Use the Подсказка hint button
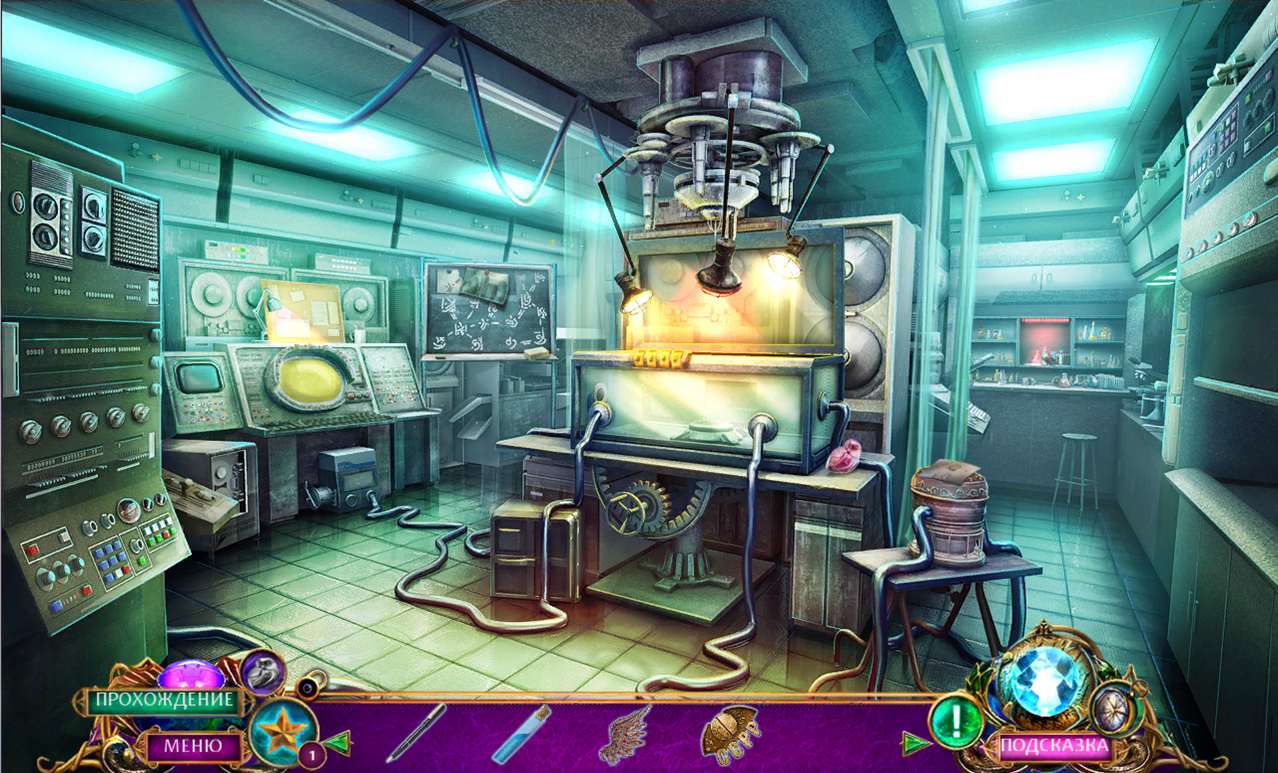The image size is (1278, 773). pyautogui.click(x=1055, y=746)
